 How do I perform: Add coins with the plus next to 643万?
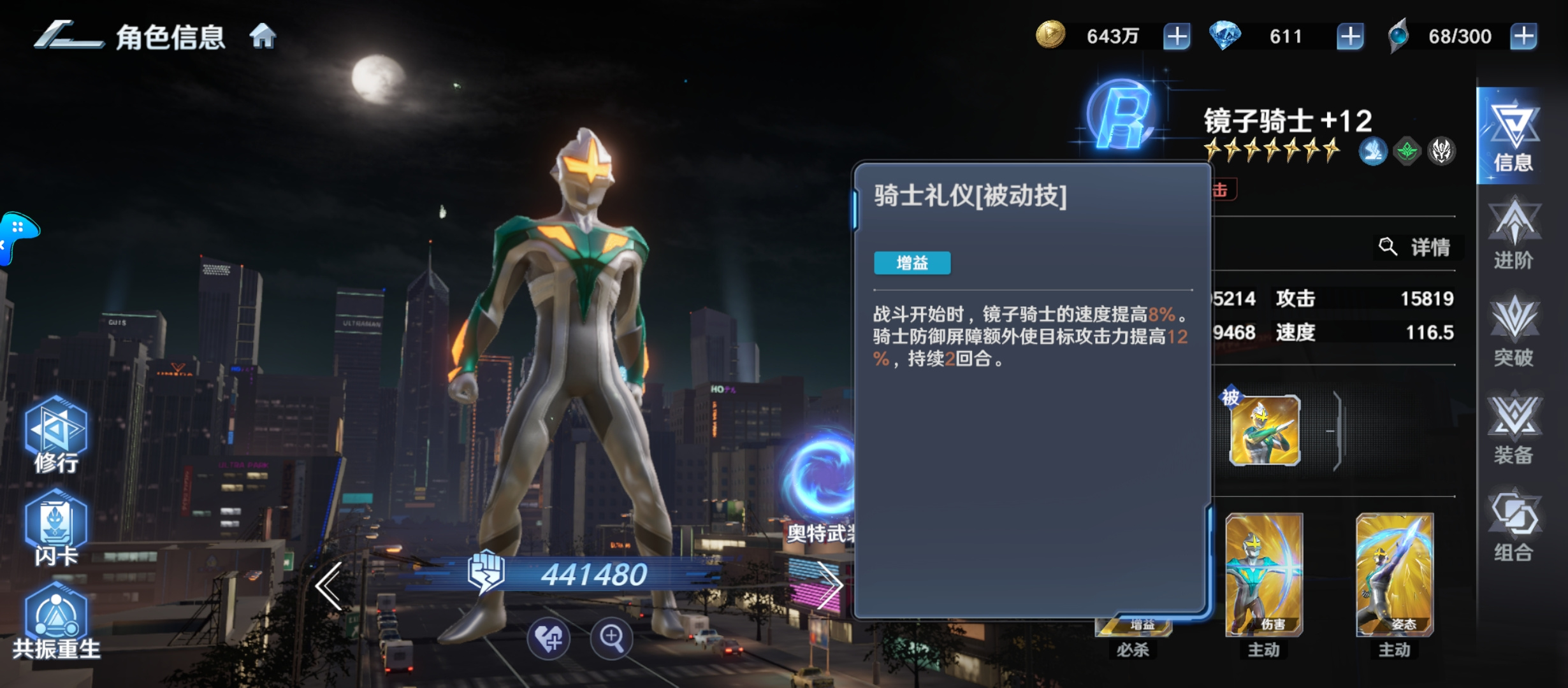pyautogui.click(x=1175, y=36)
